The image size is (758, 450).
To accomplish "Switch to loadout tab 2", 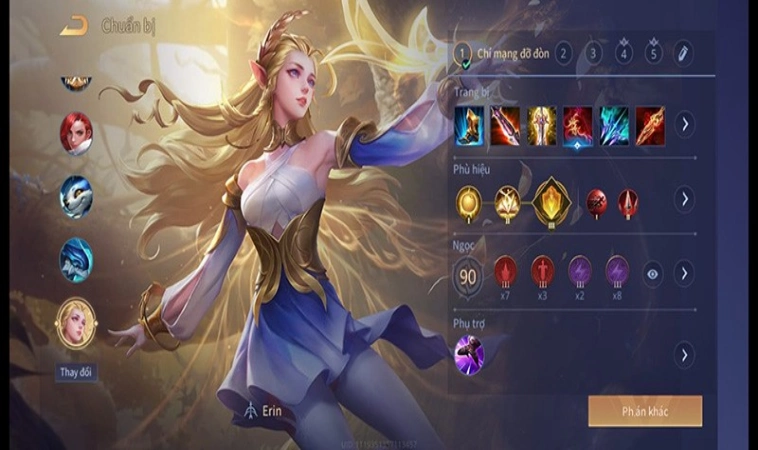I will coord(564,53).
